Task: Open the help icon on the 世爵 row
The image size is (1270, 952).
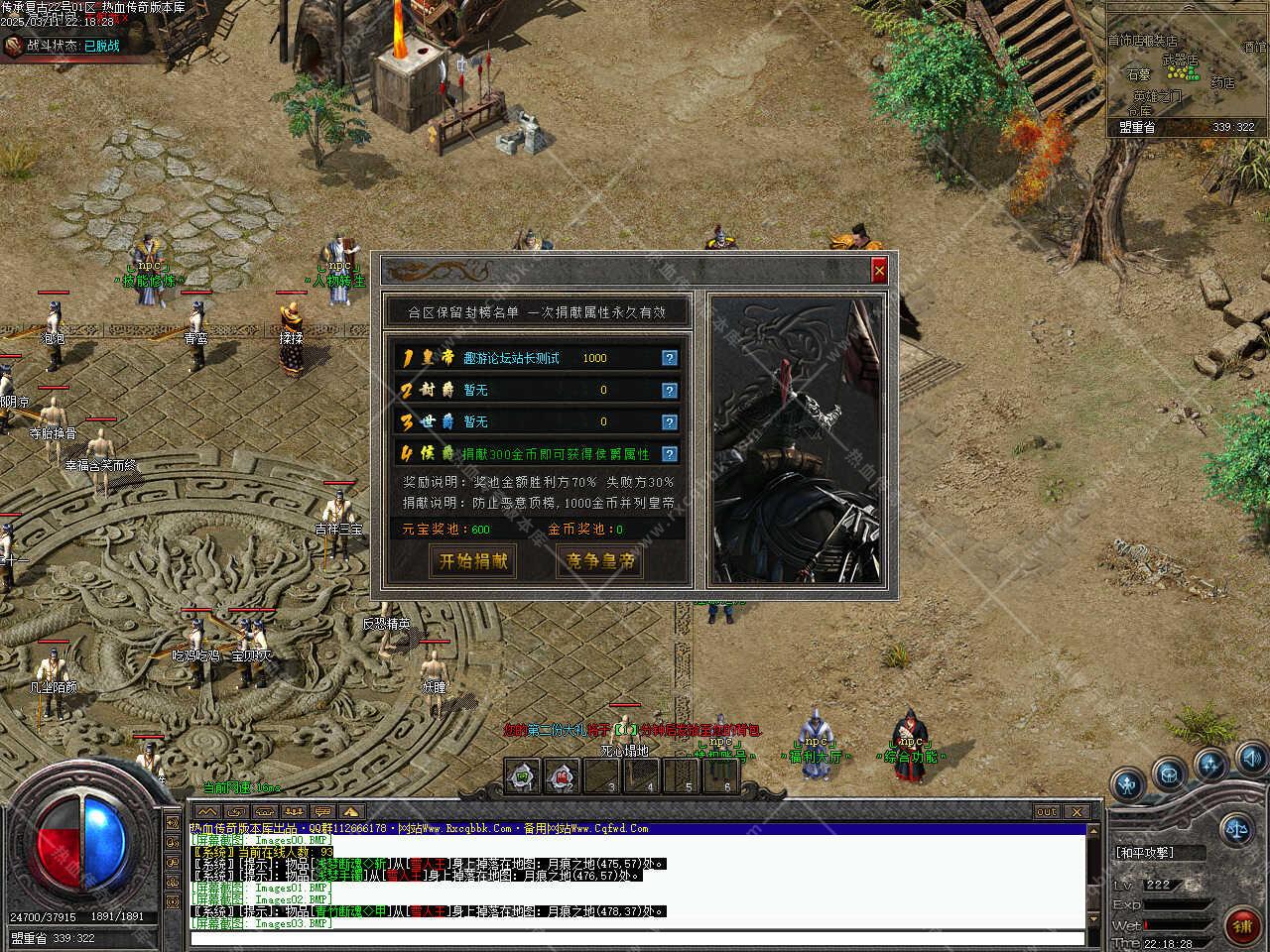Action: point(670,421)
